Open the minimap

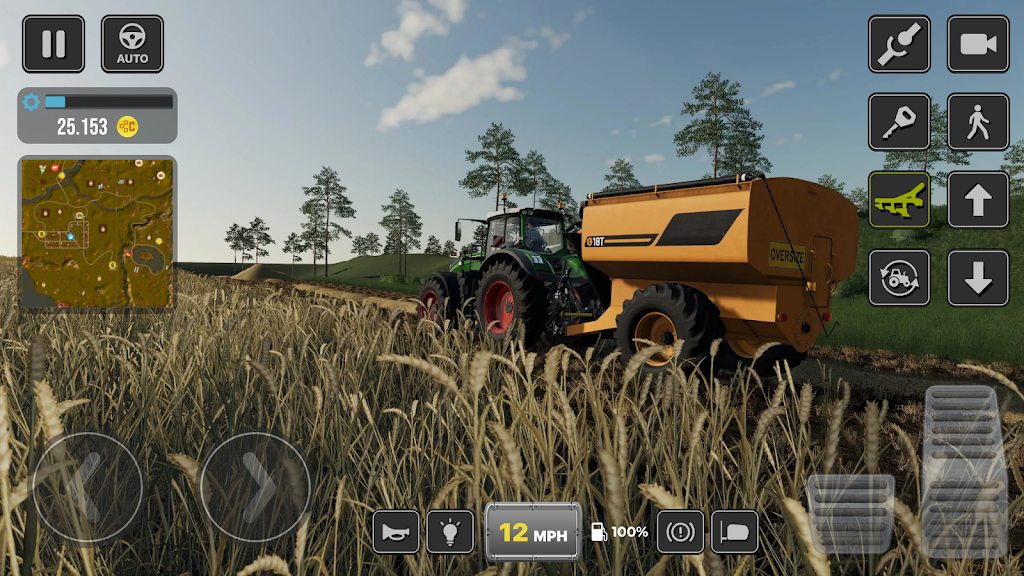[x=97, y=232]
